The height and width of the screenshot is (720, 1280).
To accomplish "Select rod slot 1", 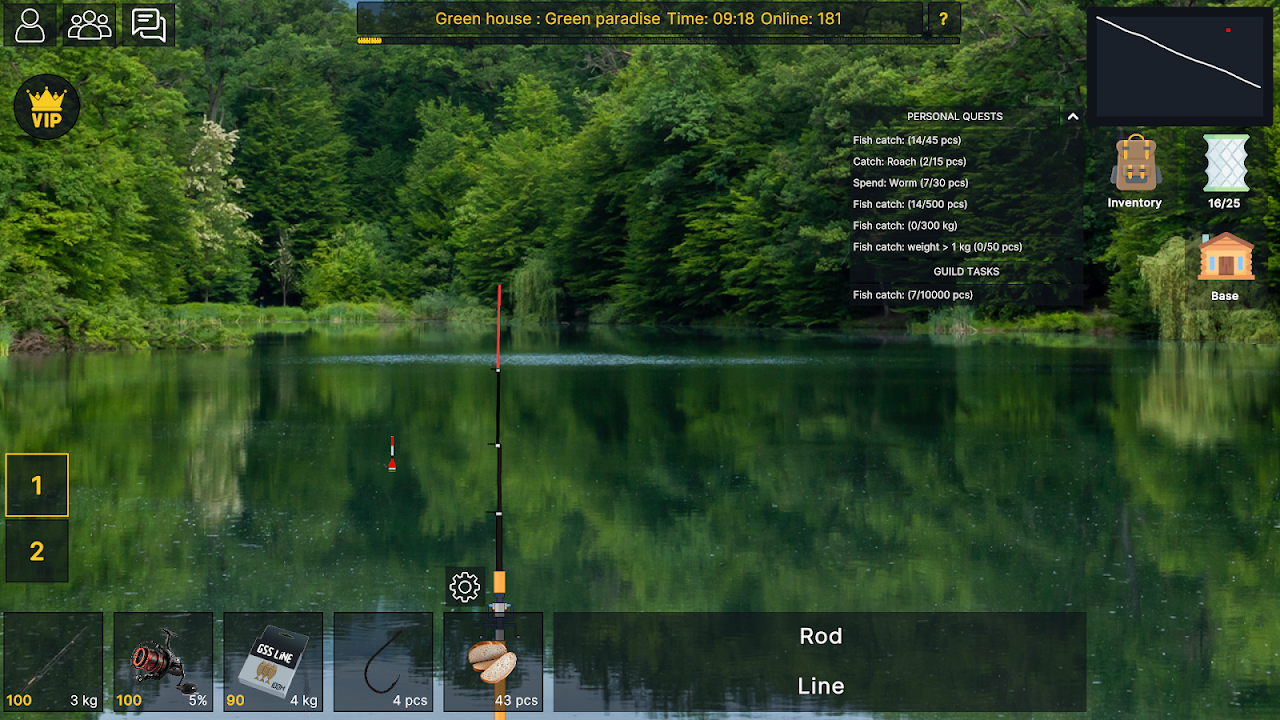I will [37, 485].
